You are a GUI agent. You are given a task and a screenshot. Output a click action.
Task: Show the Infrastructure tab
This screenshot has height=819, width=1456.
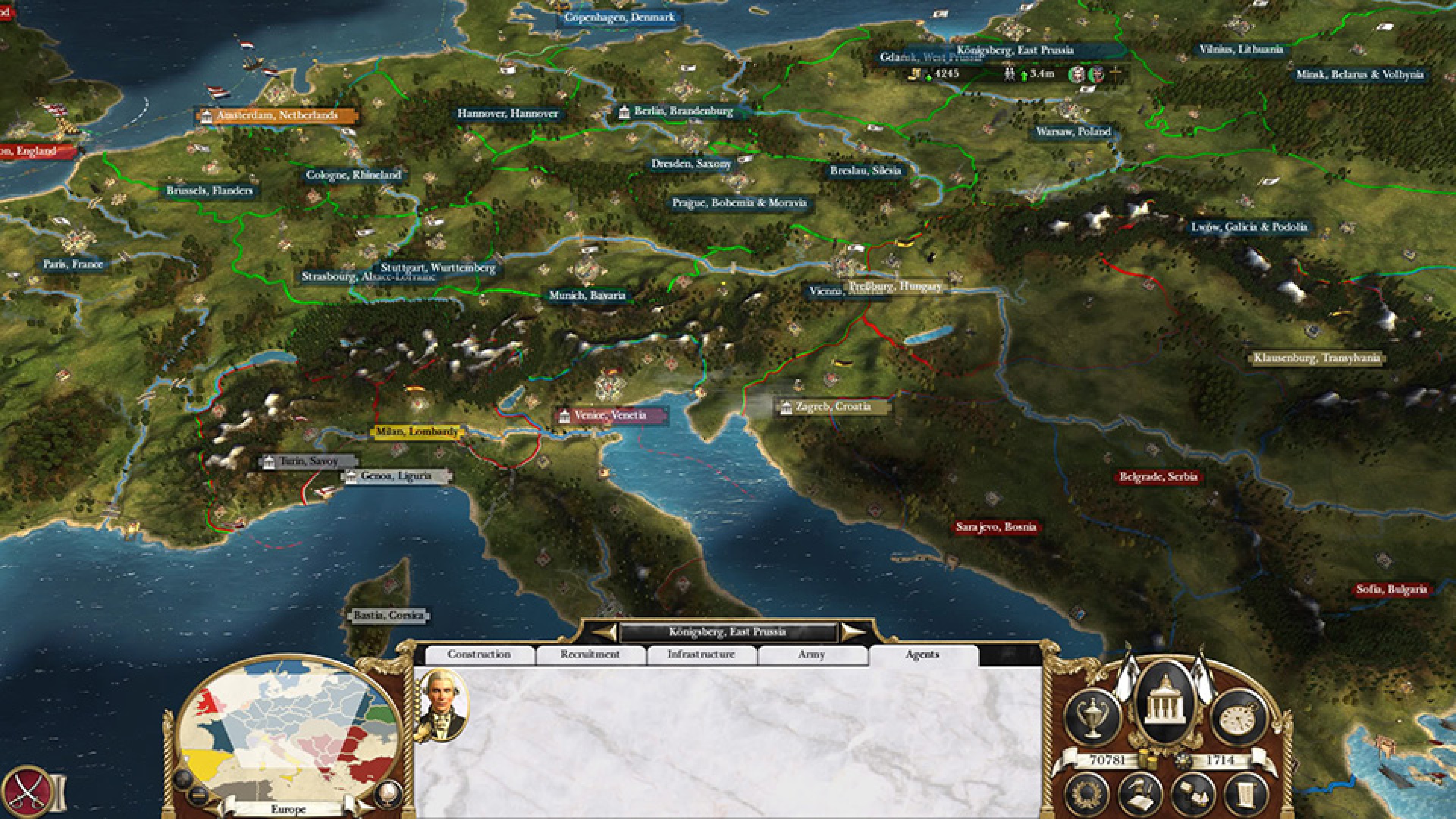701,654
